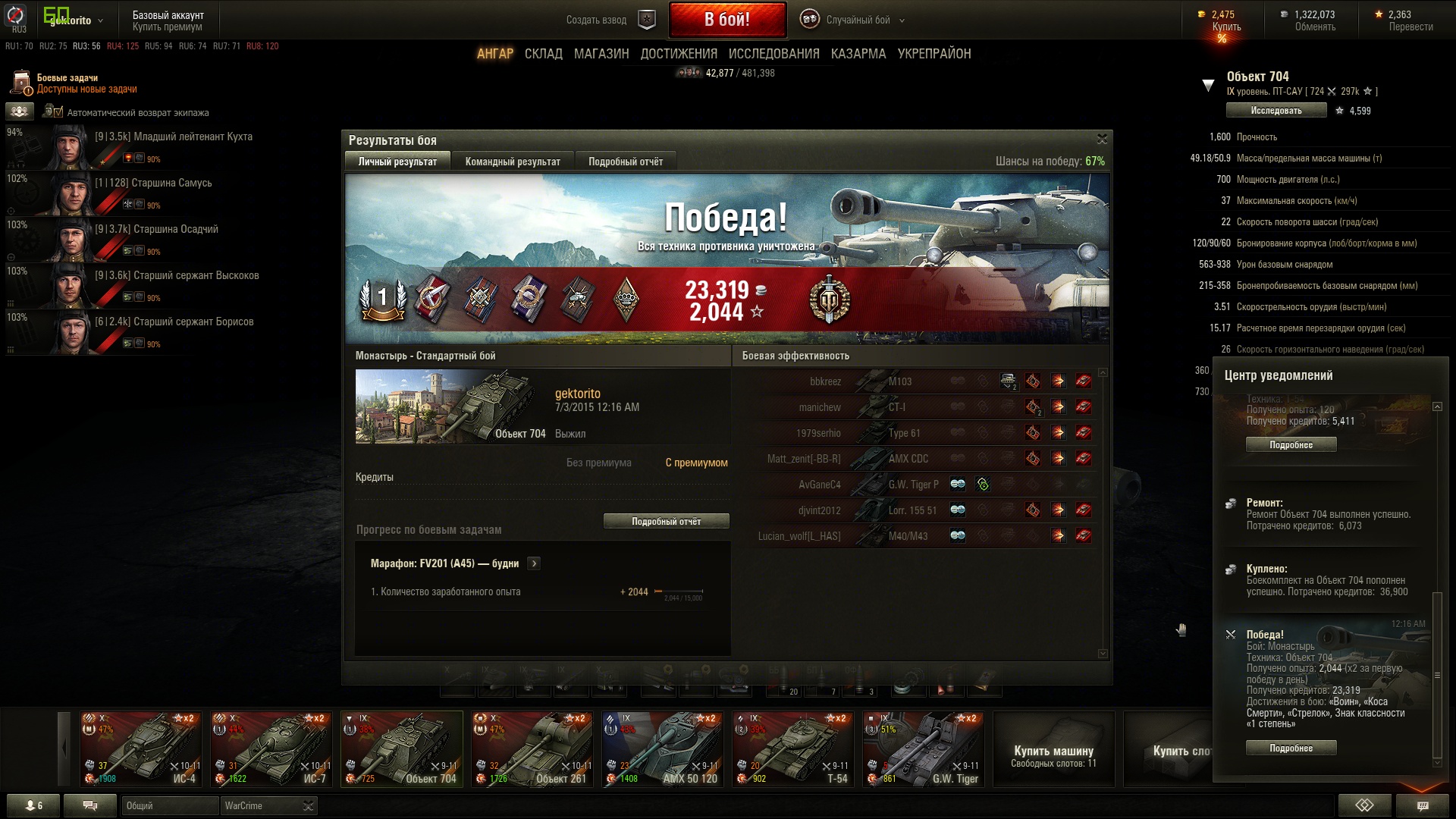Choose the AMX 50 120 tank
The image size is (1456, 819).
[662, 748]
